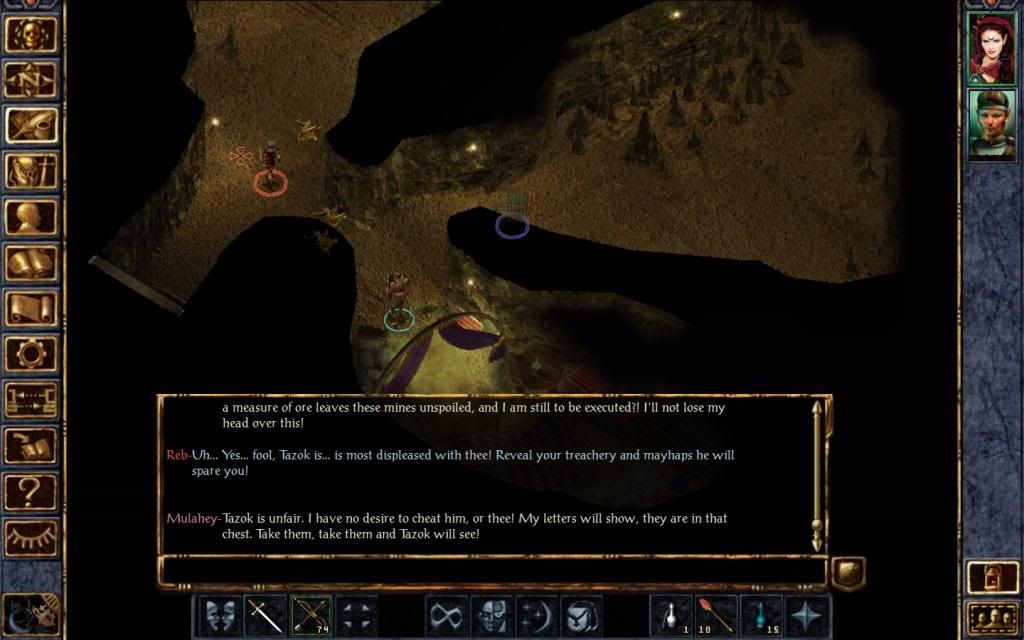Use the masked face thieving skill
Screen dimensions: 1024x640
click(x=490, y=615)
